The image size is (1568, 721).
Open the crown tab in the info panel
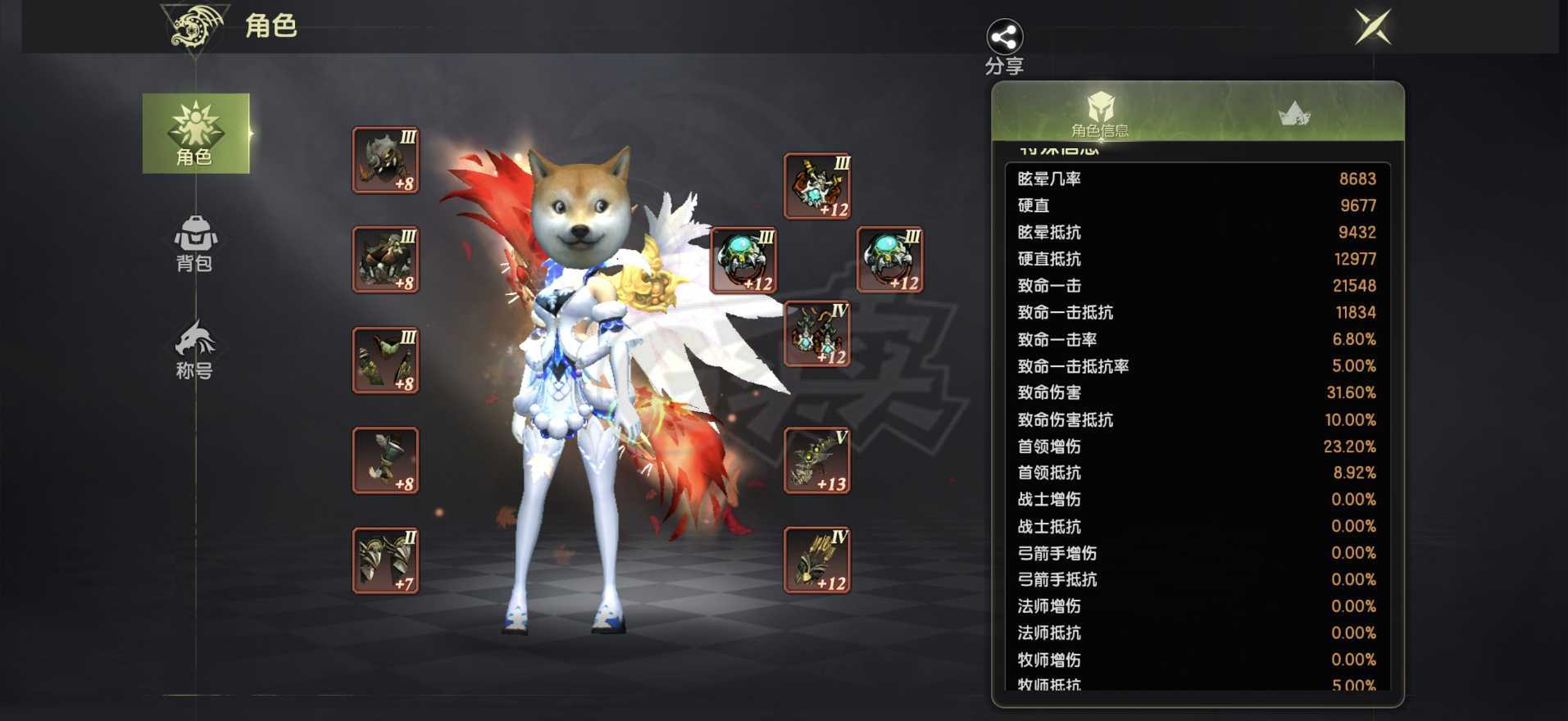coord(1295,112)
